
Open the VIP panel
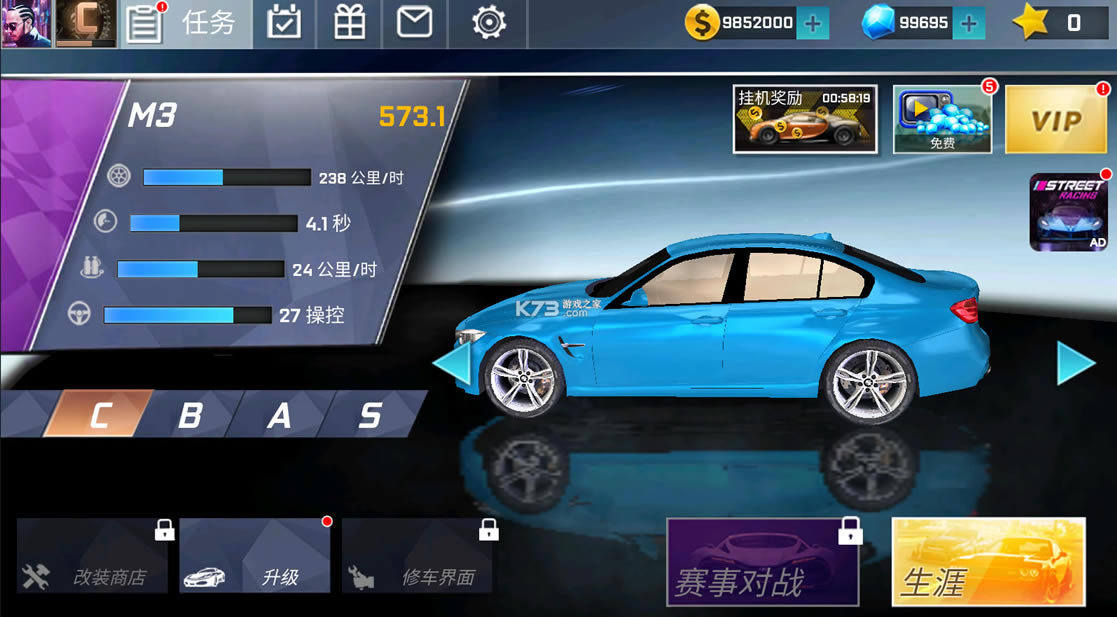click(1055, 120)
